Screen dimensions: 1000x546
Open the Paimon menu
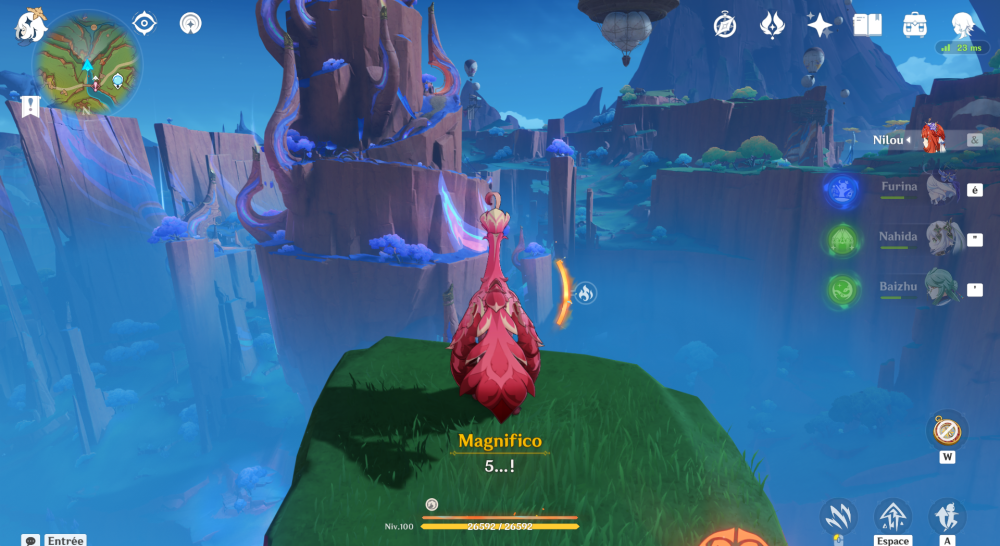tap(29, 27)
